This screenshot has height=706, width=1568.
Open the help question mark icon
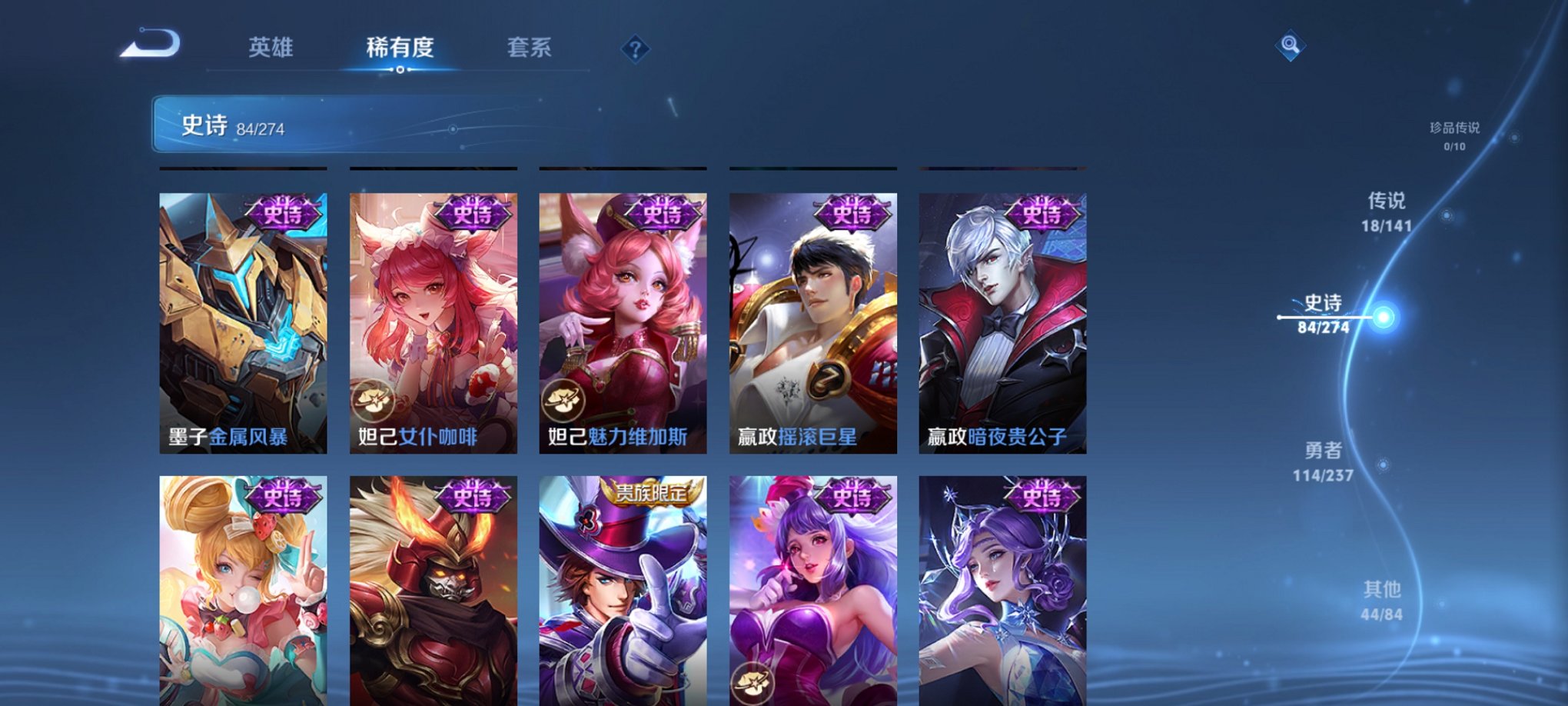634,49
